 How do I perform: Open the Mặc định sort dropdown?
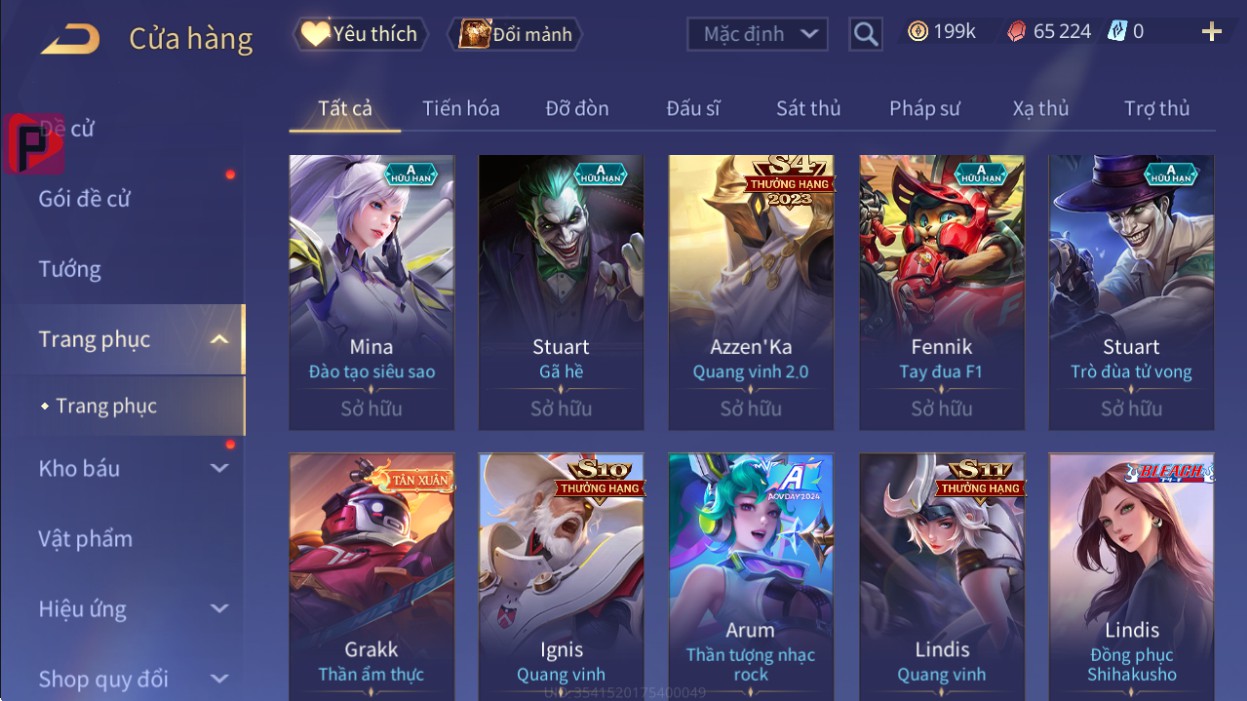tap(757, 34)
